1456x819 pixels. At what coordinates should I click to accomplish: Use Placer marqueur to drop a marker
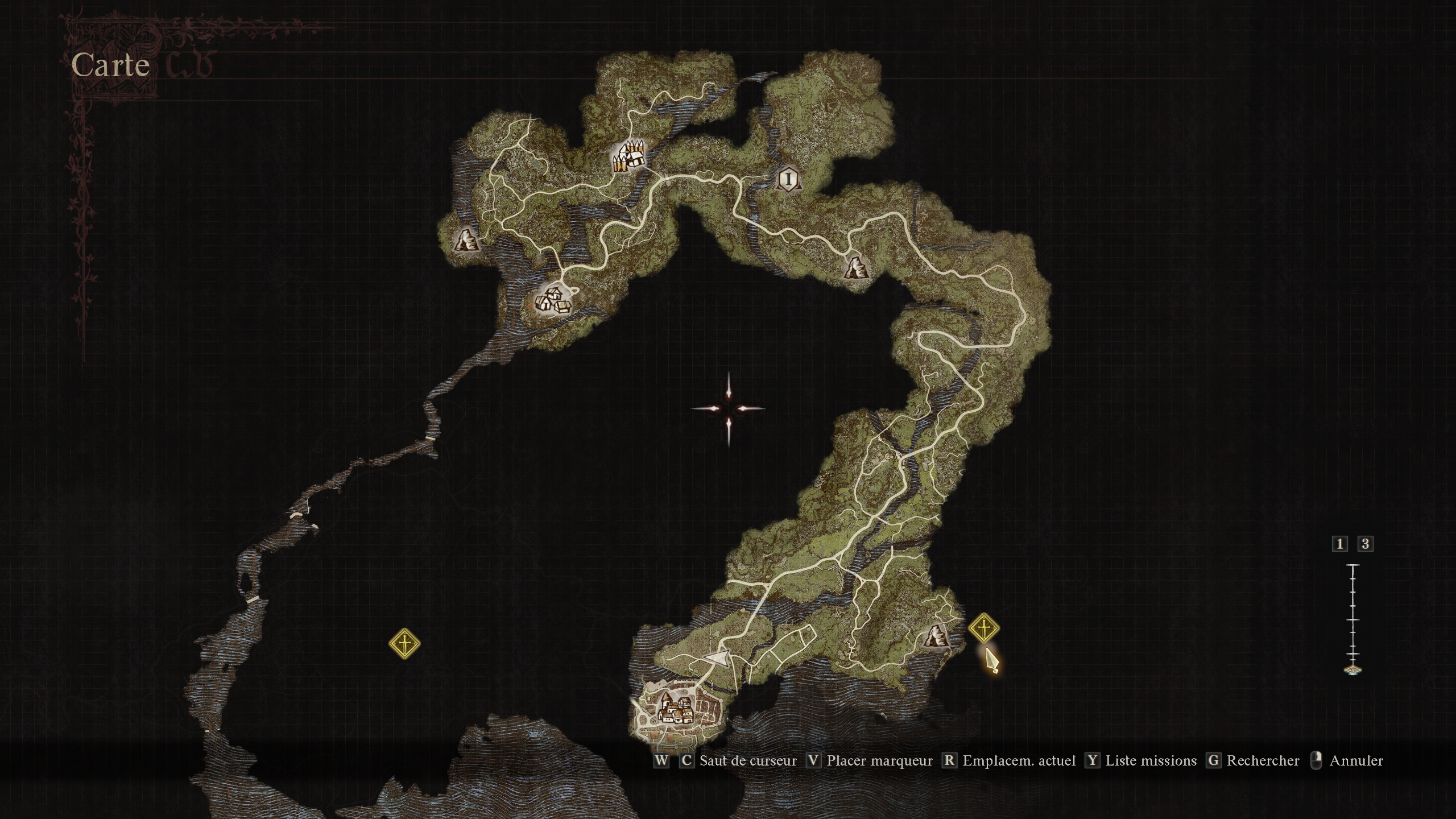[x=879, y=760]
